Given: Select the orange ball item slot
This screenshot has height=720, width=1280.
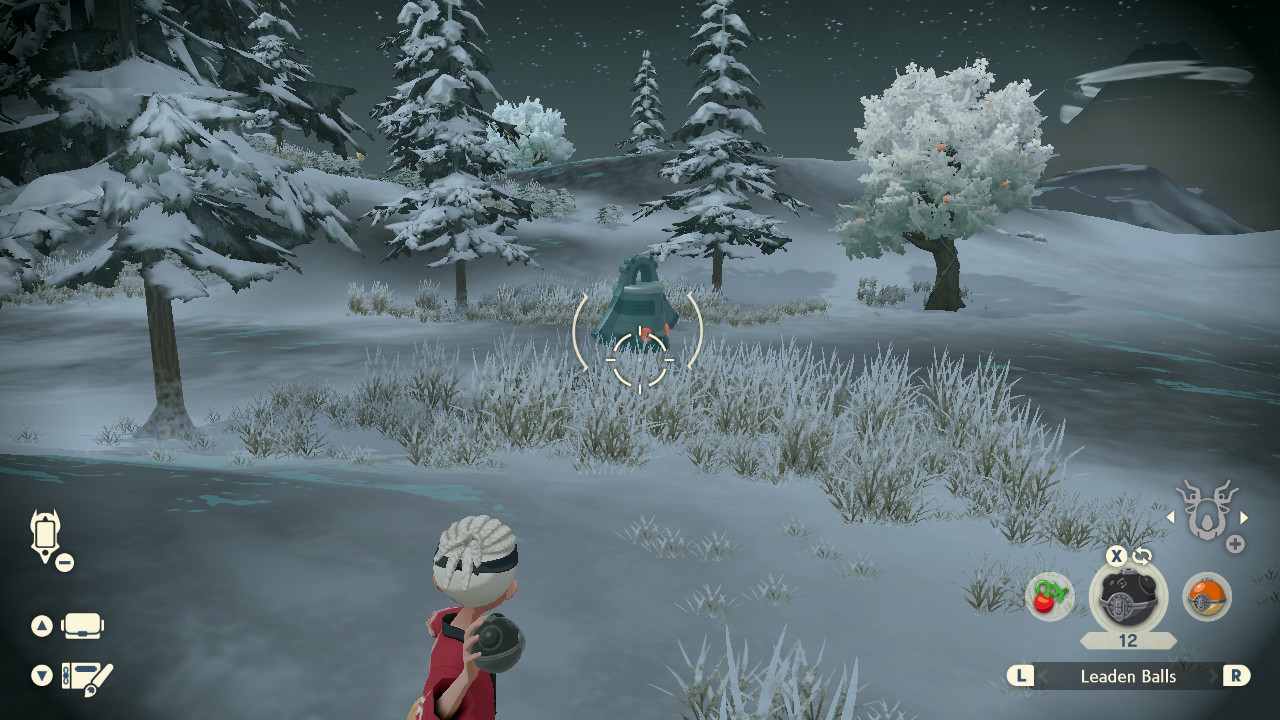Looking at the screenshot, I should [x=1206, y=596].
